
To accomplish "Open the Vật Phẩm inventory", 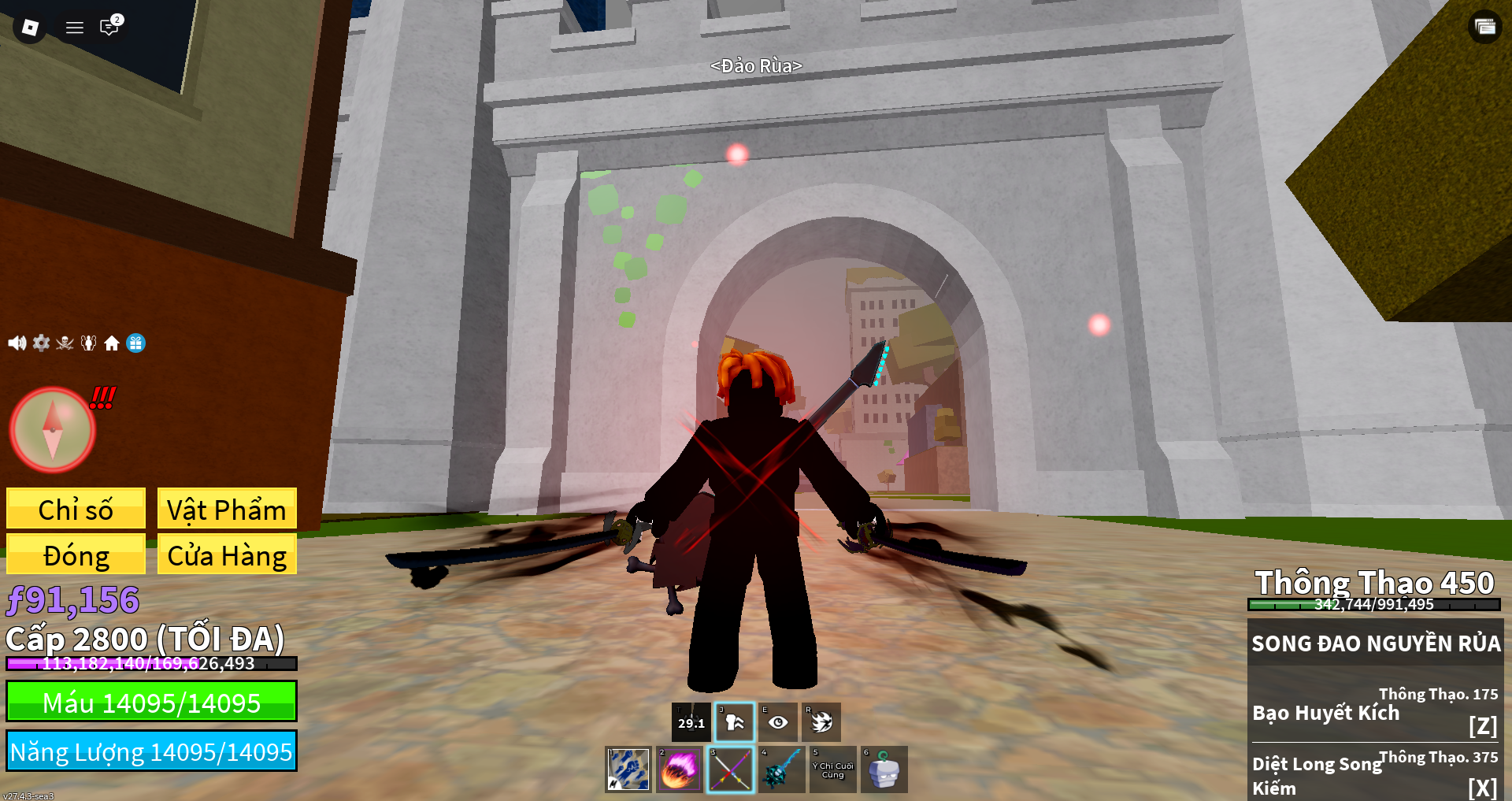I will [227, 509].
